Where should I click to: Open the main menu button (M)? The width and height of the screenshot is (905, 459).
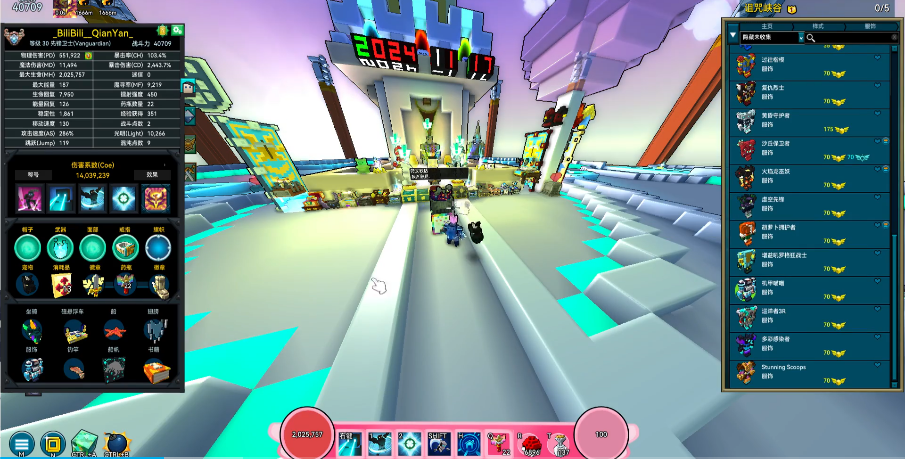point(22,443)
